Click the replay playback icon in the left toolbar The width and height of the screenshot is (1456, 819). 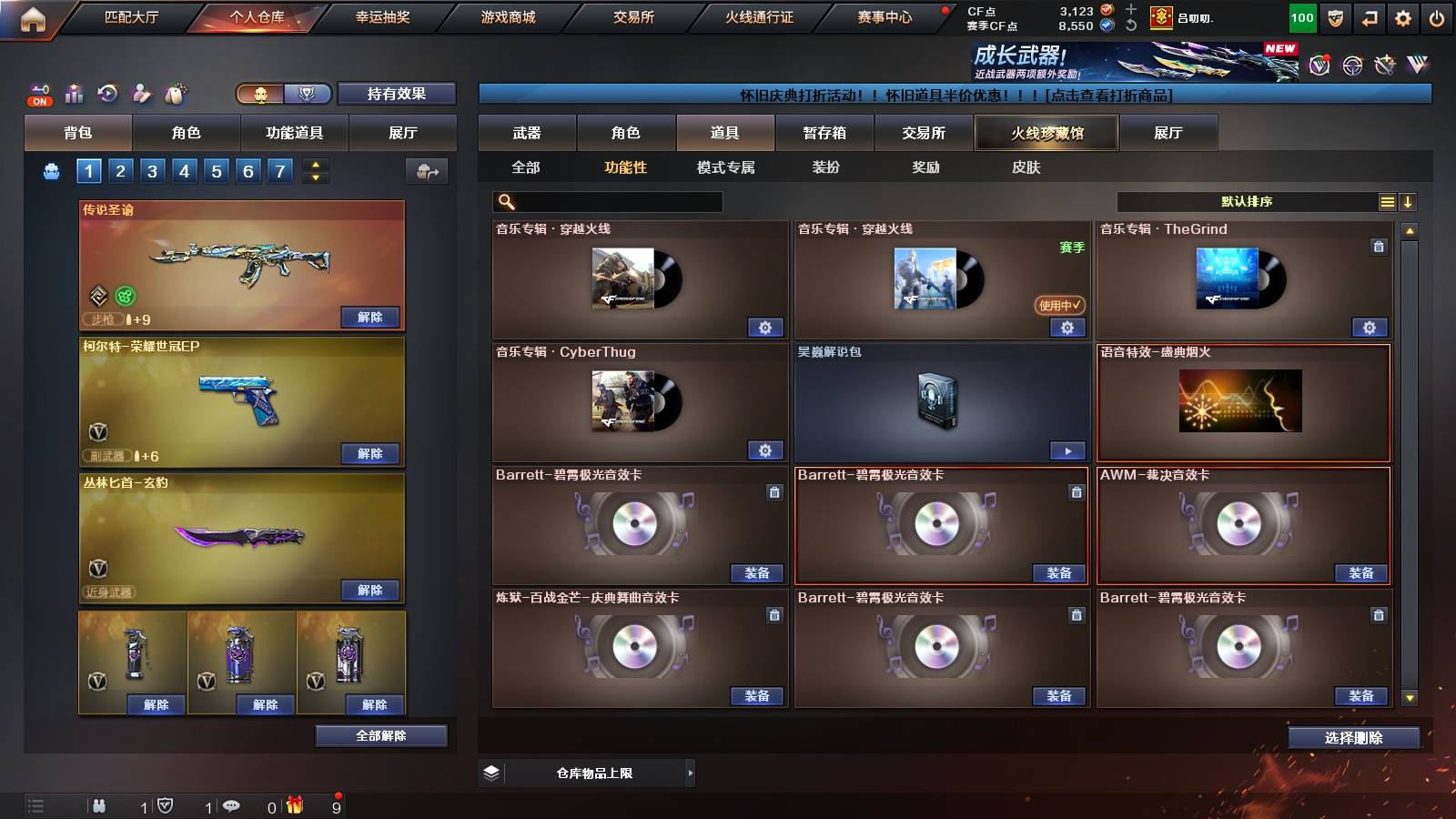point(106,93)
